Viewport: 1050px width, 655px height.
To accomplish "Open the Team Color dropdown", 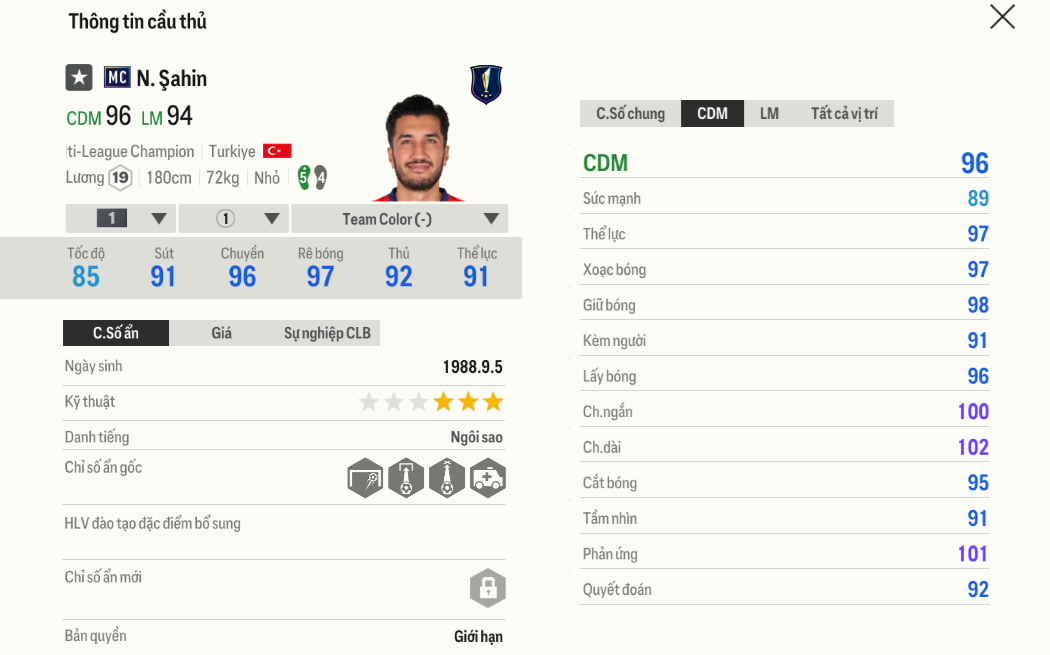I will [400, 219].
